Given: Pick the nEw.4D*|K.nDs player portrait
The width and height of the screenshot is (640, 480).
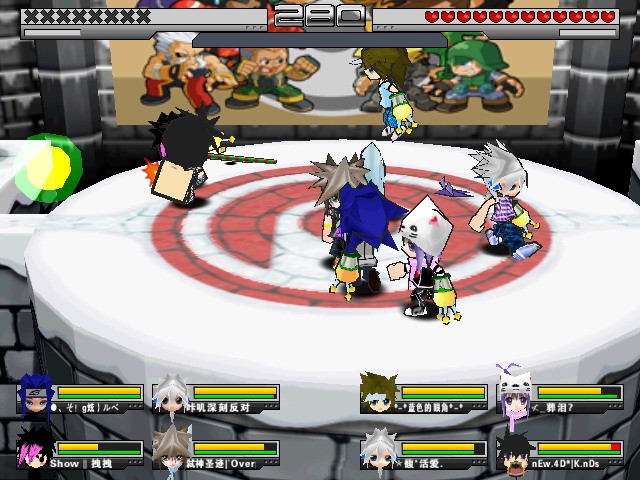Looking at the screenshot, I should [x=515, y=451].
